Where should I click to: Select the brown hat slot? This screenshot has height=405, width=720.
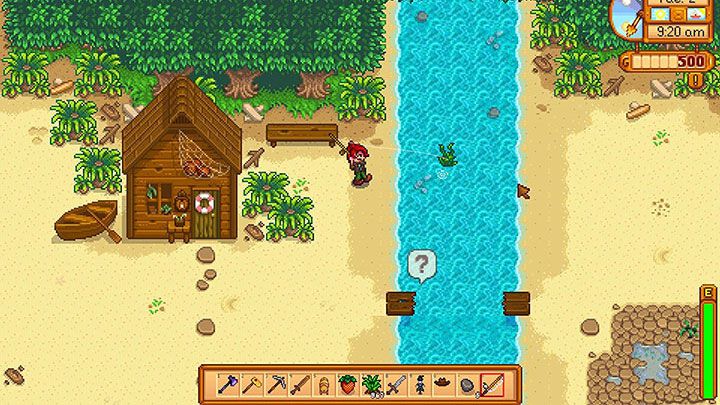click(x=444, y=382)
